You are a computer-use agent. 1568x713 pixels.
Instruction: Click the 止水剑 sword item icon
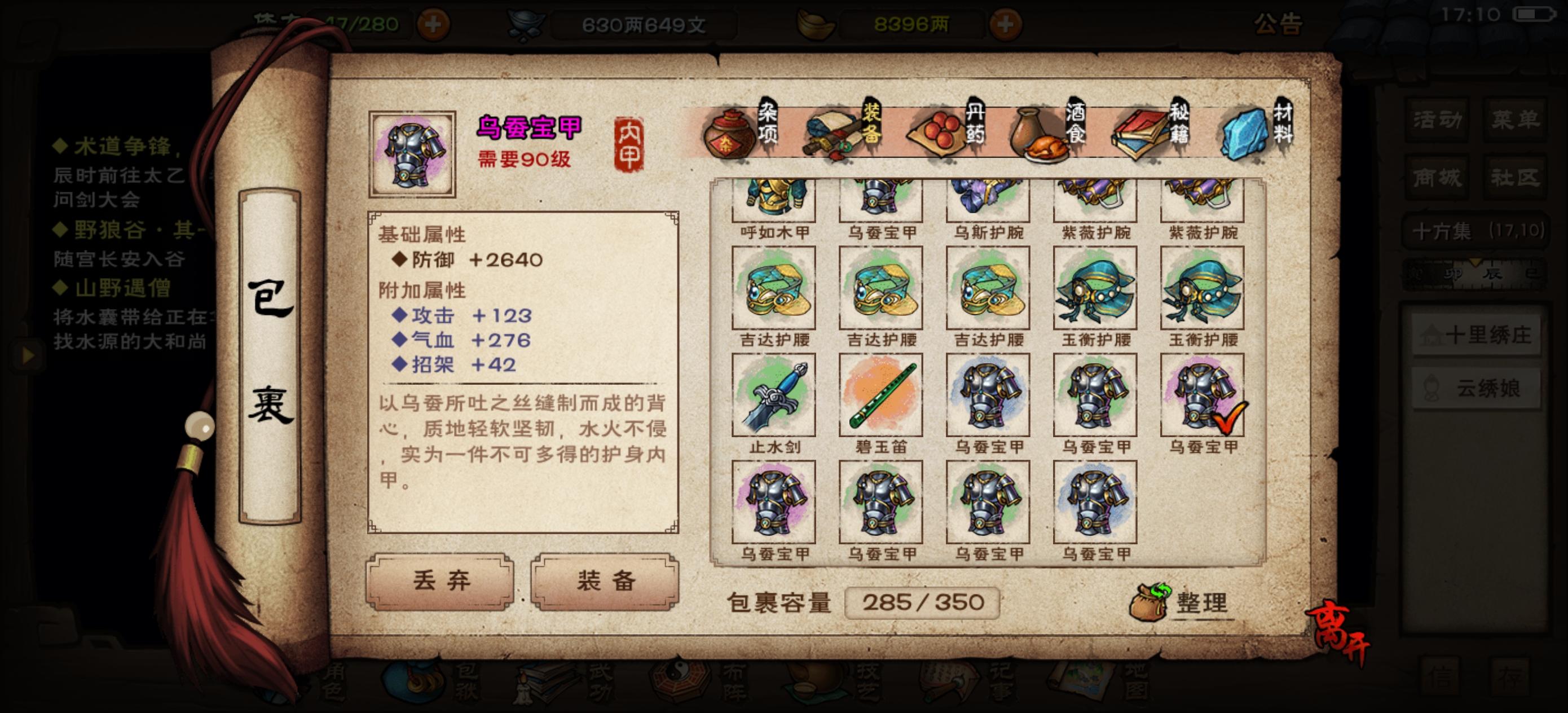773,396
